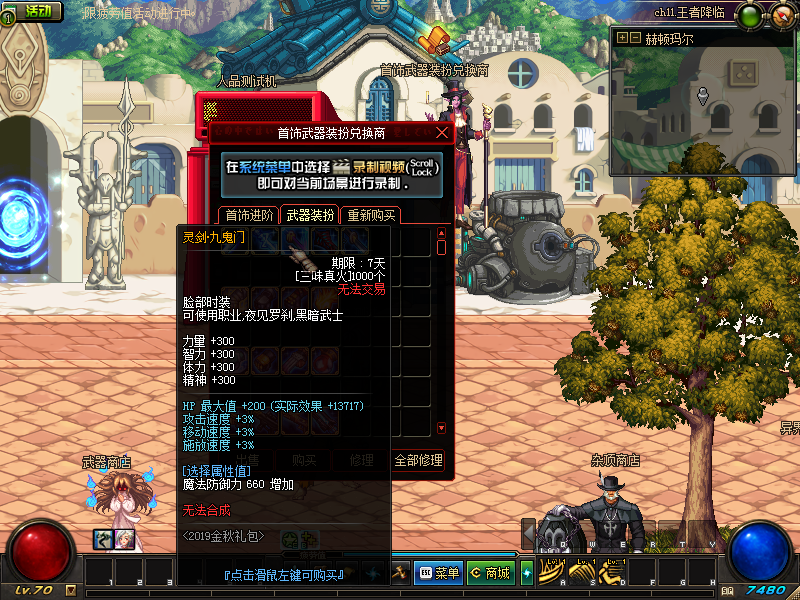800x600 pixels.
Task: Close the accessory weapon costume exchange shop window
Action: point(442,132)
